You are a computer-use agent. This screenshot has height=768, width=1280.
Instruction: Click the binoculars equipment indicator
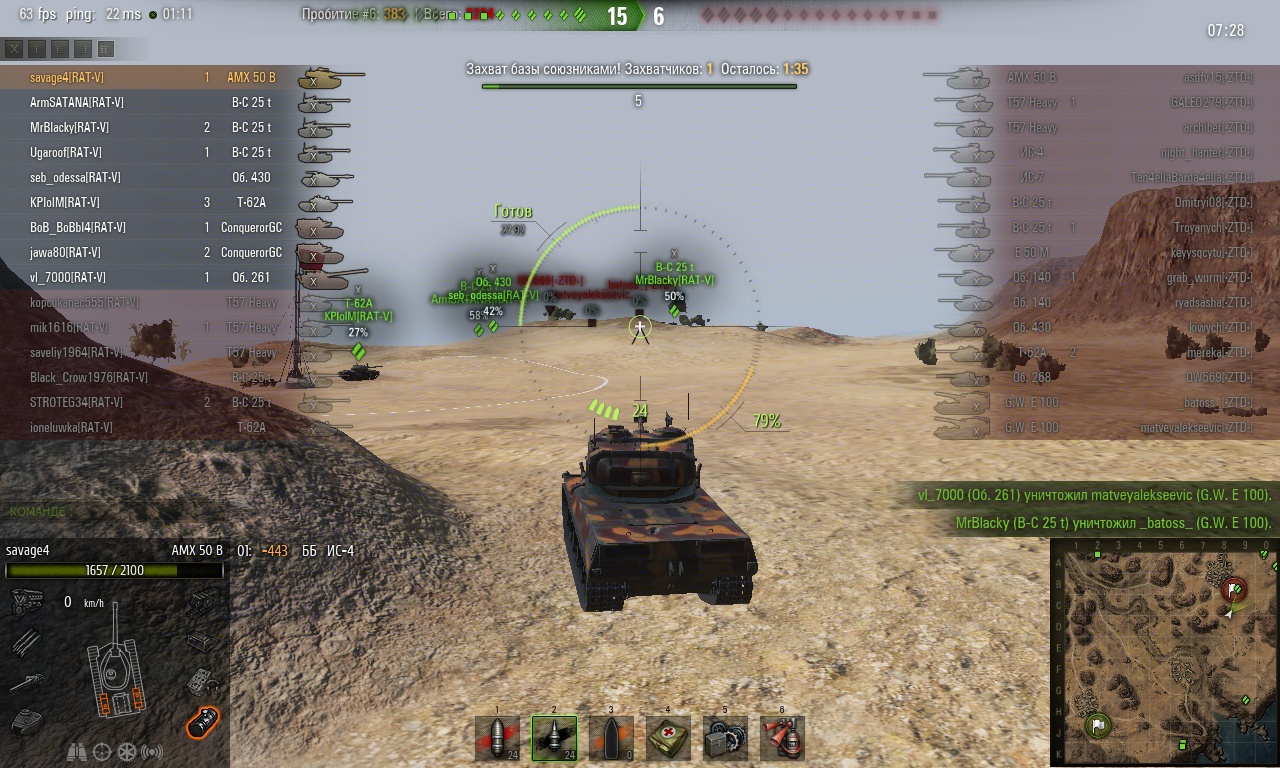pos(76,751)
